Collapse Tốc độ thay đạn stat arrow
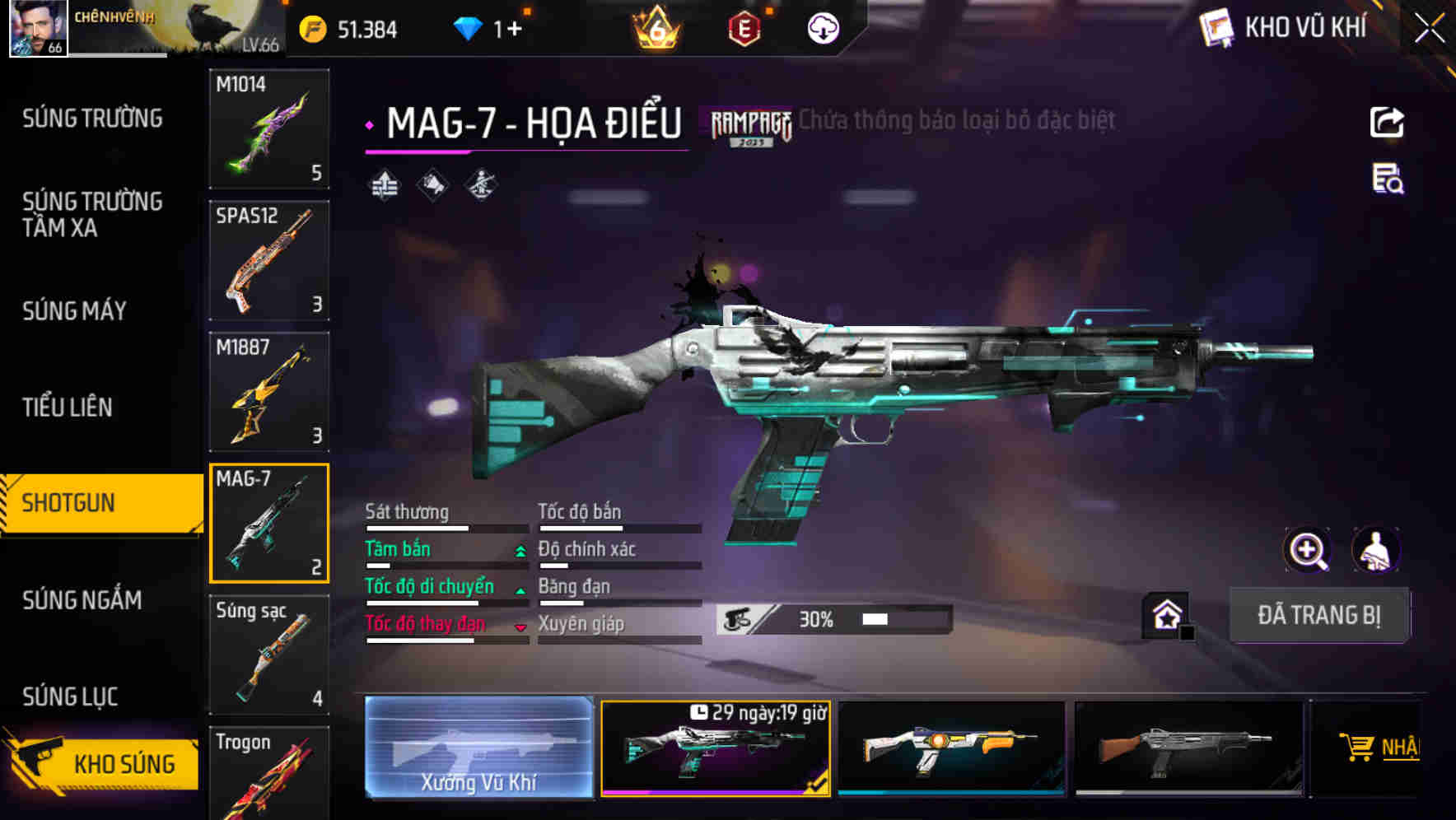Image resolution: width=1456 pixels, height=820 pixels. (520, 626)
